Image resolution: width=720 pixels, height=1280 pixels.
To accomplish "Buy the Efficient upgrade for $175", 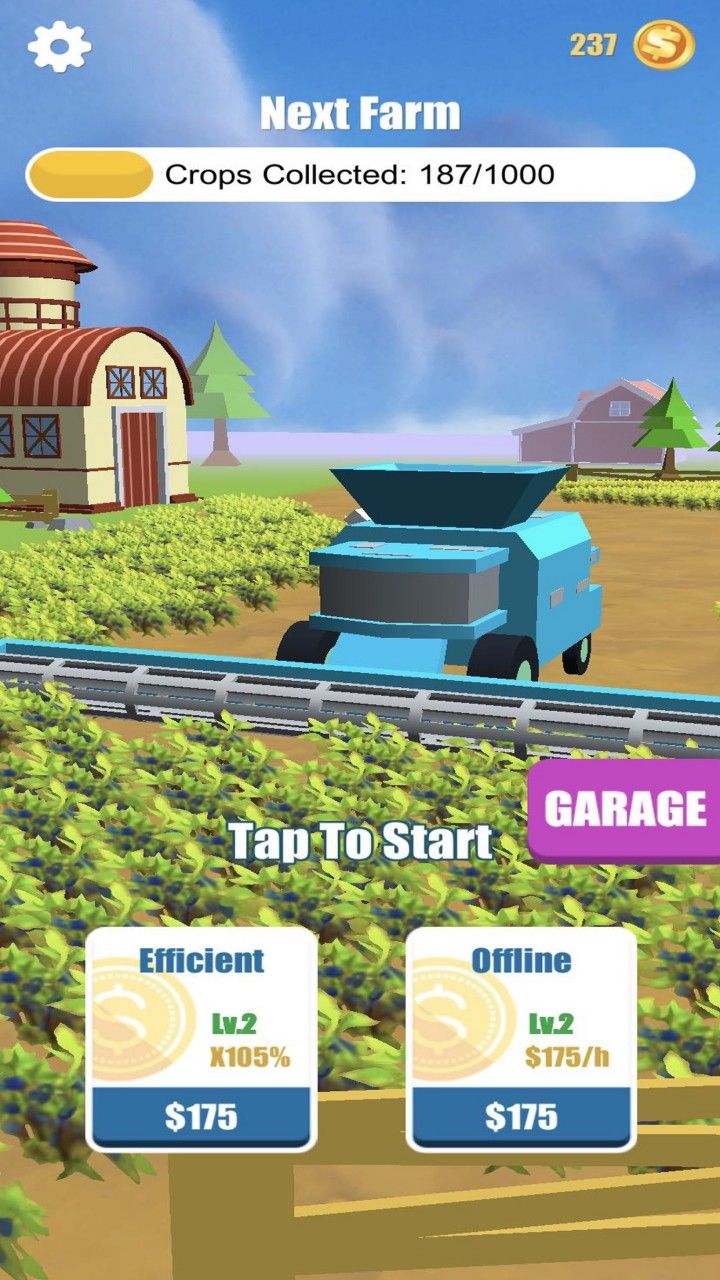I will 201,1116.
